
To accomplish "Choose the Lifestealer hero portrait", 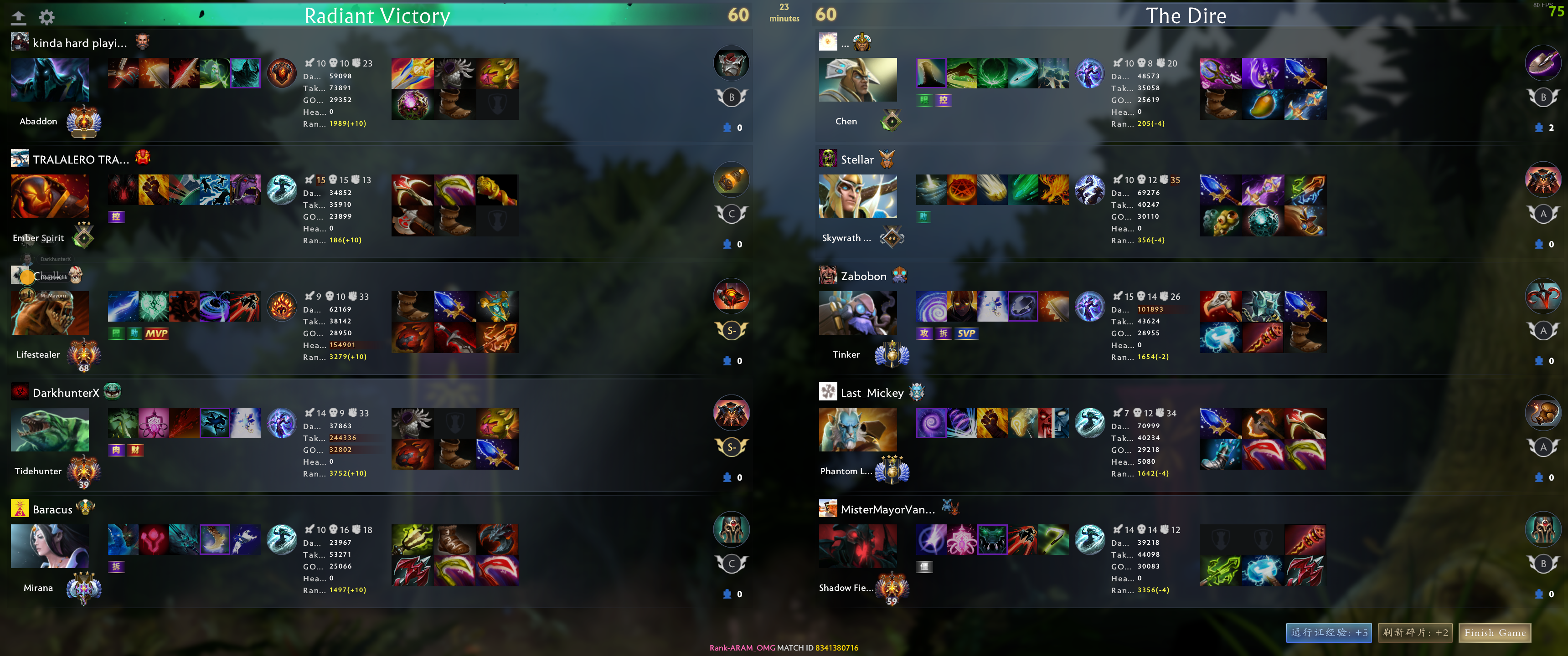I will tap(50, 313).
